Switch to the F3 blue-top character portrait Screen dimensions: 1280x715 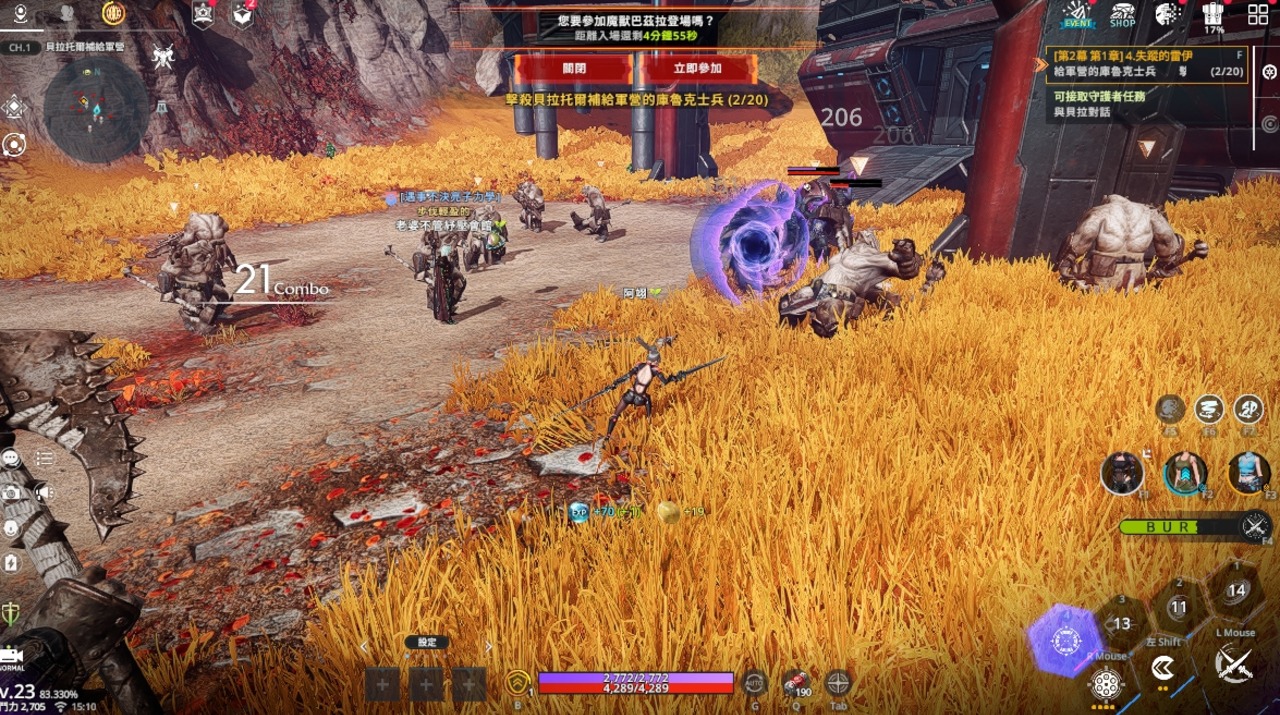[x=1248, y=472]
